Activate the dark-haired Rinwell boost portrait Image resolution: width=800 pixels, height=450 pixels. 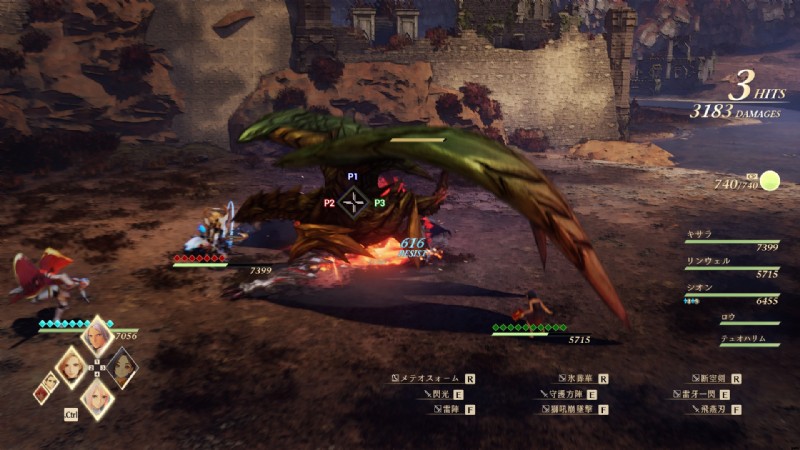pos(122,368)
